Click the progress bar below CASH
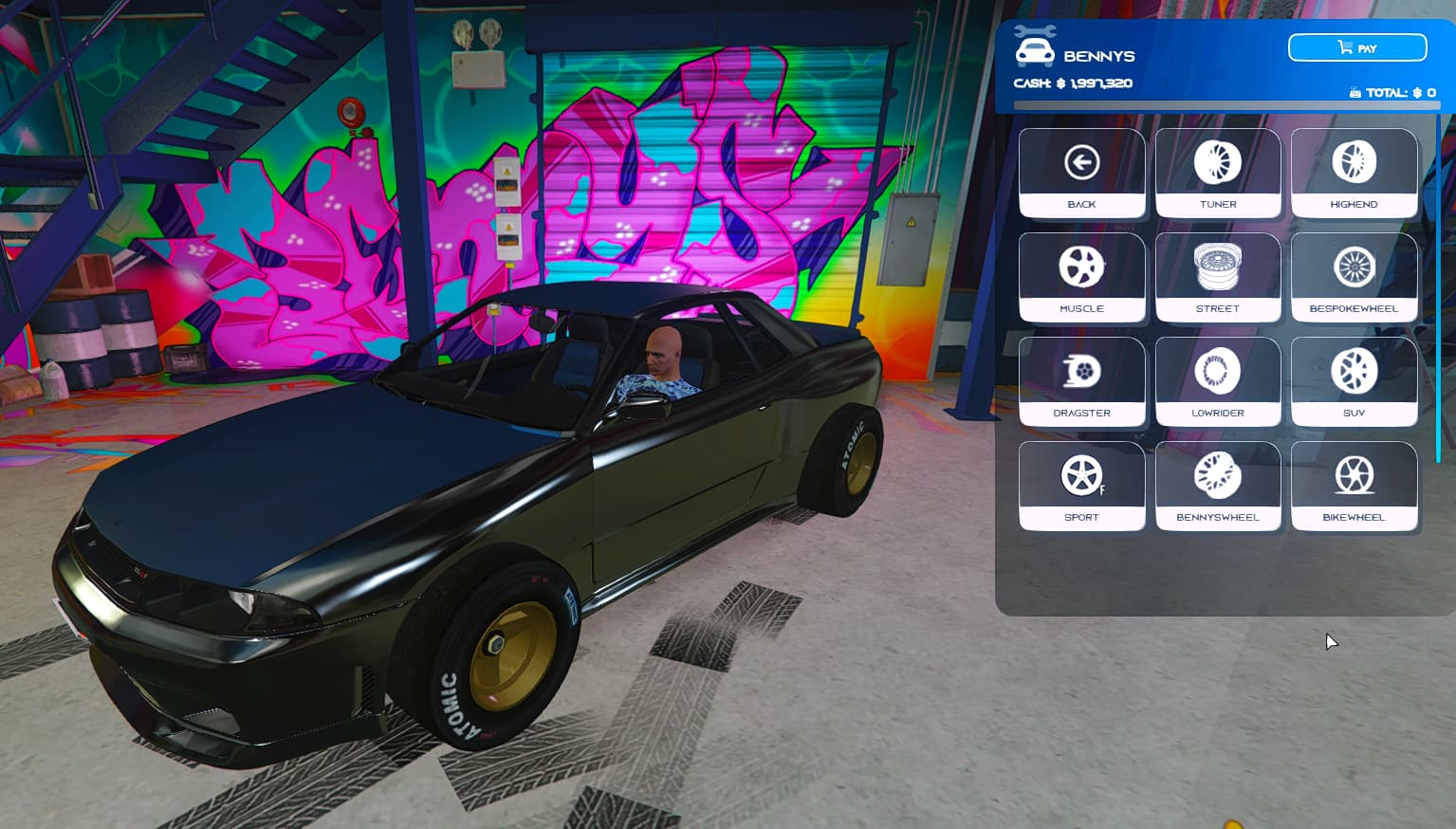Image resolution: width=1456 pixels, height=829 pixels. click(1228, 105)
